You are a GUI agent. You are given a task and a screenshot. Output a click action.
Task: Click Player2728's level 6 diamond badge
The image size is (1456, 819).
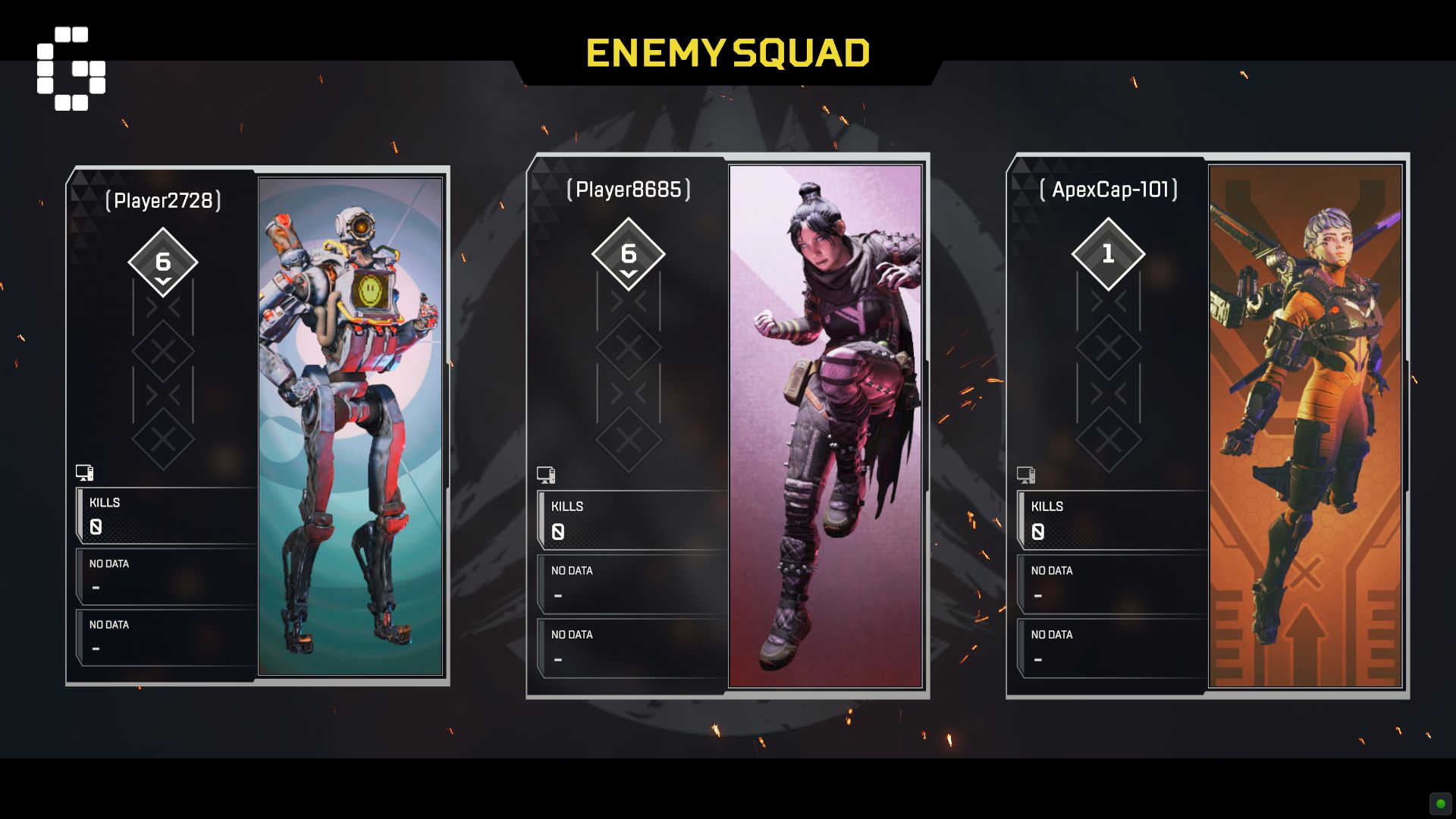click(163, 262)
